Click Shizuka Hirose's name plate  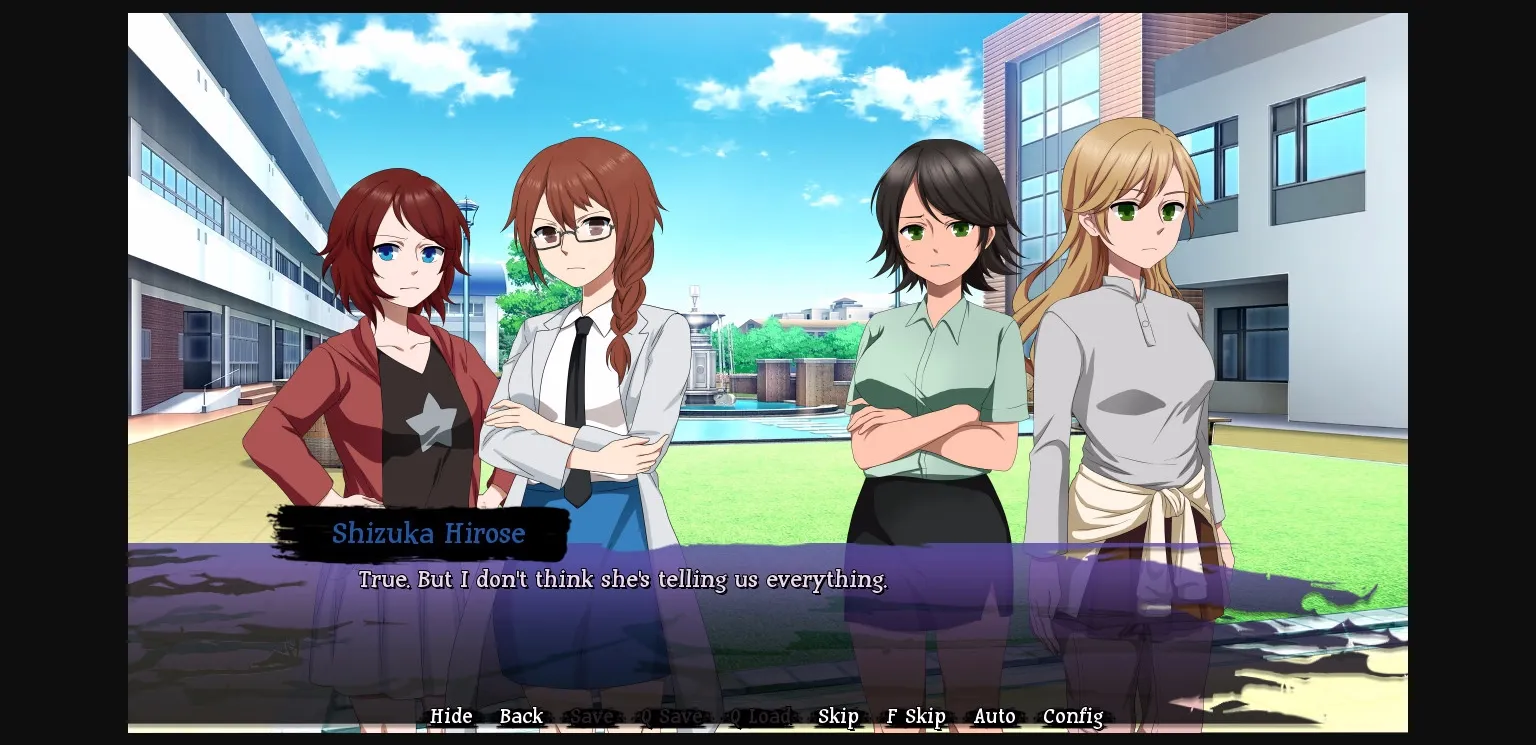(429, 534)
